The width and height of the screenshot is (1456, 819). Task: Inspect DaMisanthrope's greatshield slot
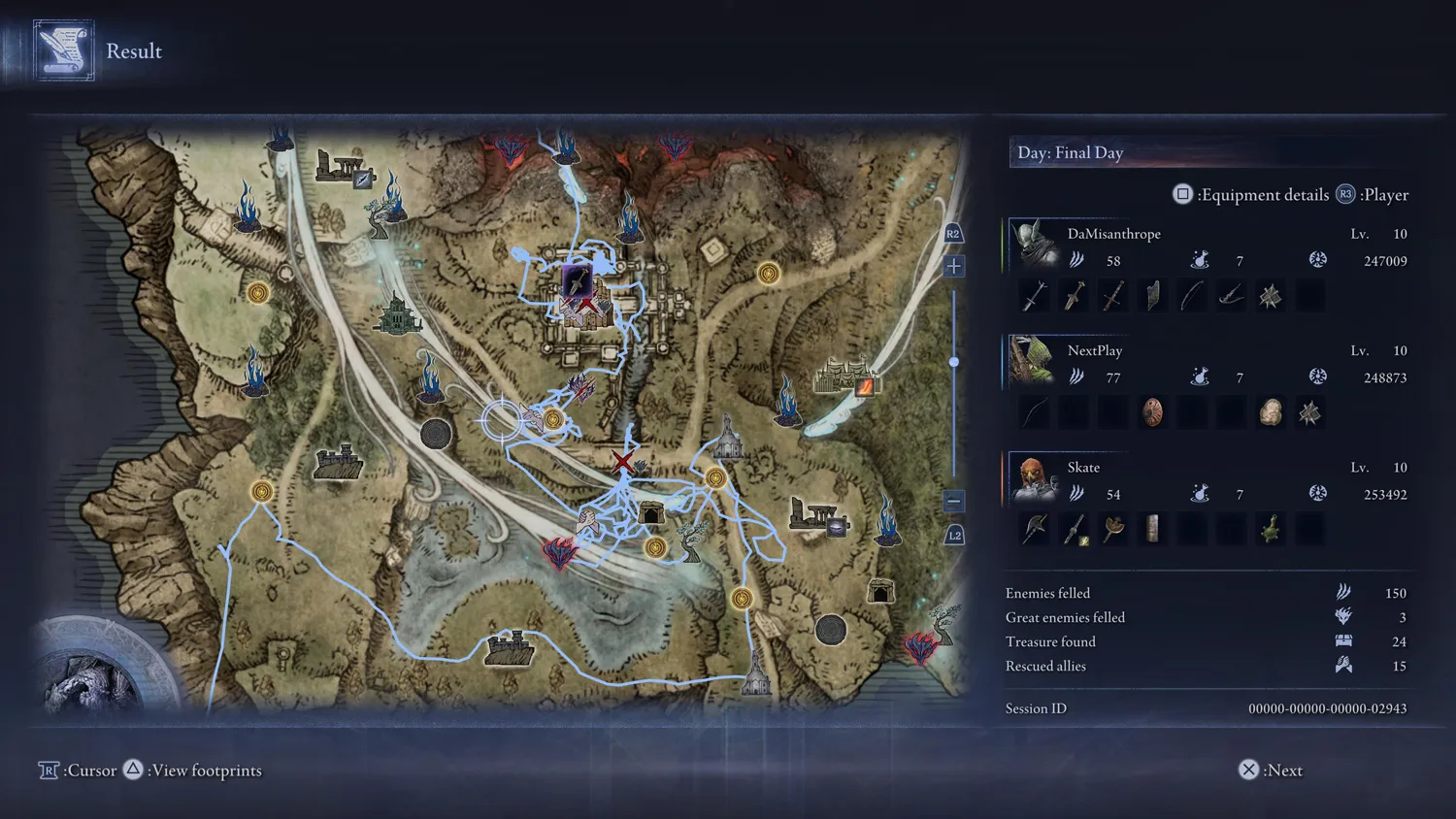(1152, 295)
